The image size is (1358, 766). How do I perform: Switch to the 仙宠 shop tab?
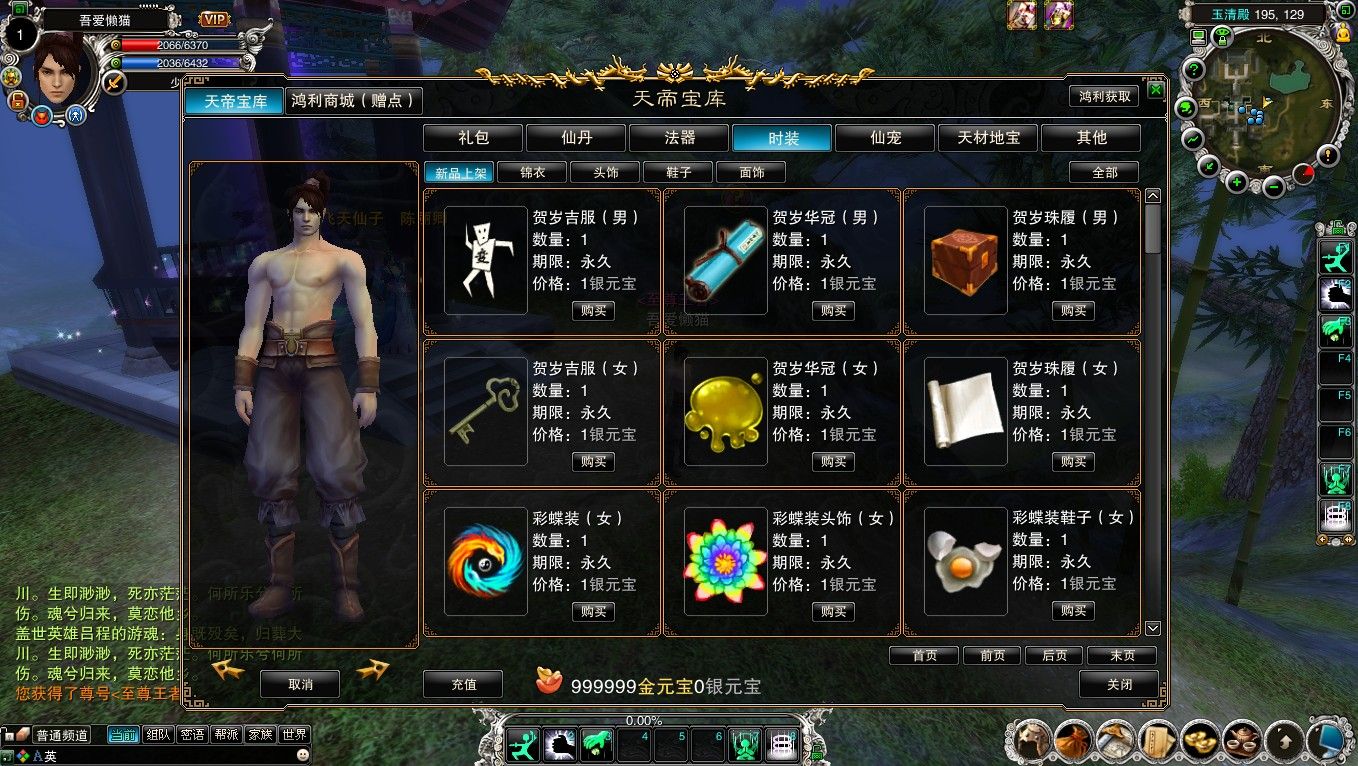coord(884,138)
